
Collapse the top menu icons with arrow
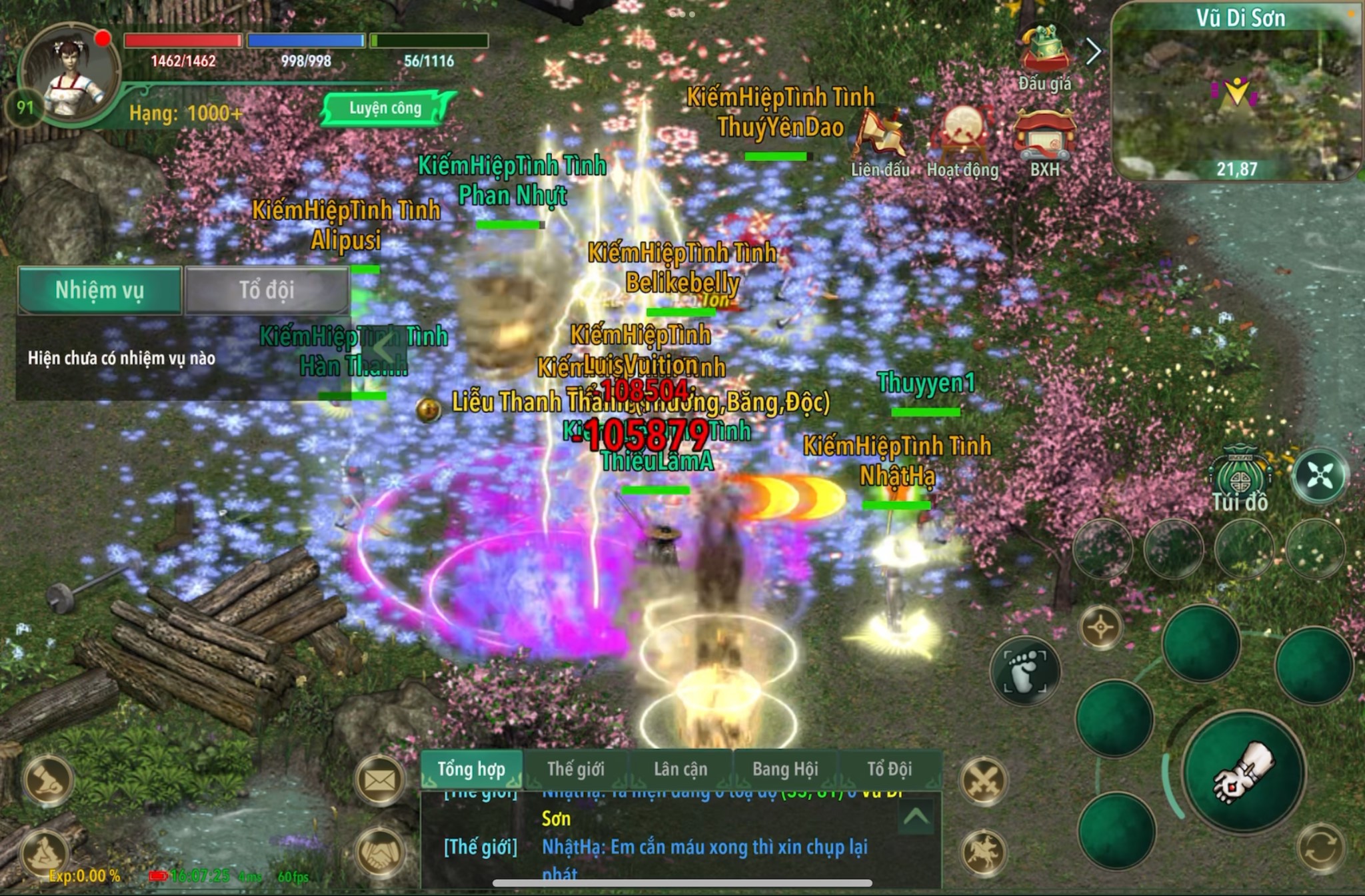[x=1093, y=51]
